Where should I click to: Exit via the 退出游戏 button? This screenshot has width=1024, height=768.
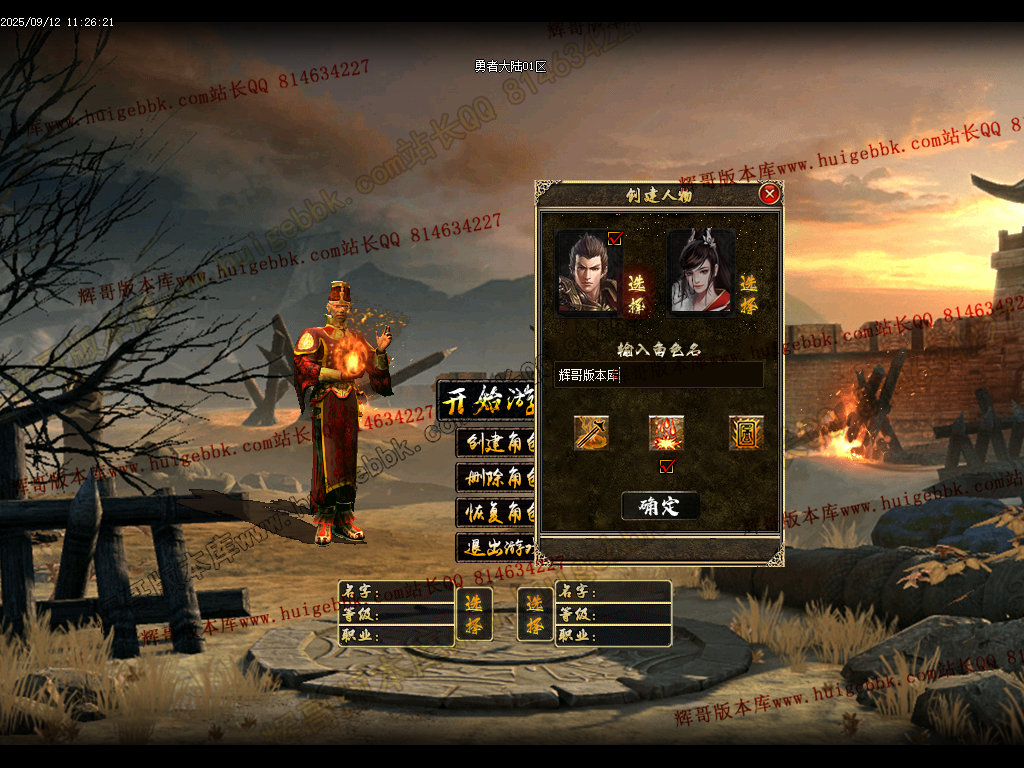point(496,548)
